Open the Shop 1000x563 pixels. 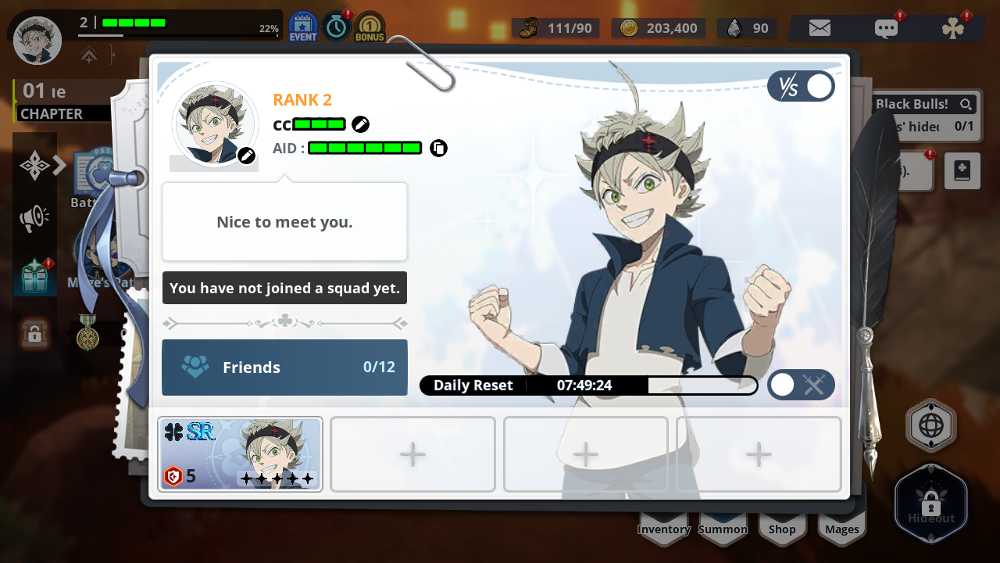[x=782, y=526]
